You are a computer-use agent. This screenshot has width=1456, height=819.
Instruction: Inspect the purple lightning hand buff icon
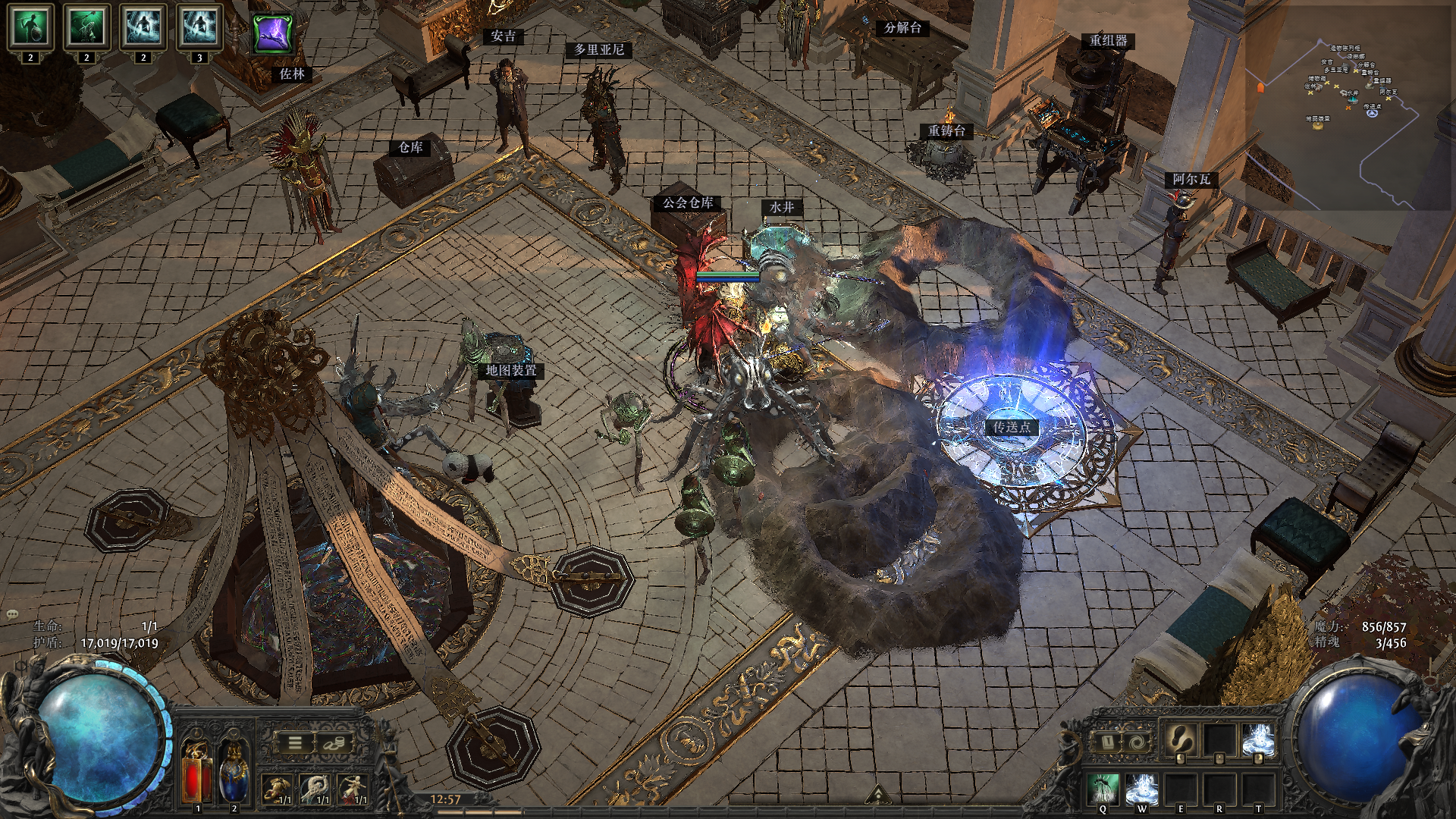[273, 34]
